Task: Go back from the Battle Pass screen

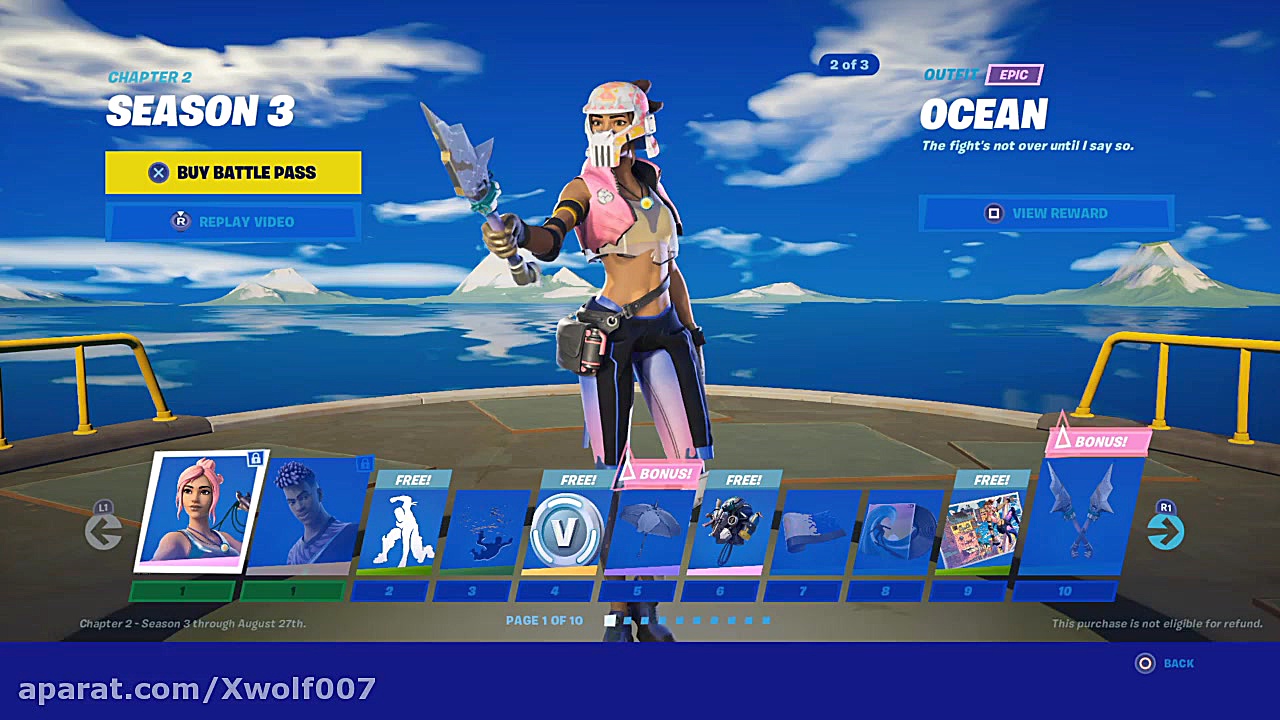Action: click(1165, 663)
